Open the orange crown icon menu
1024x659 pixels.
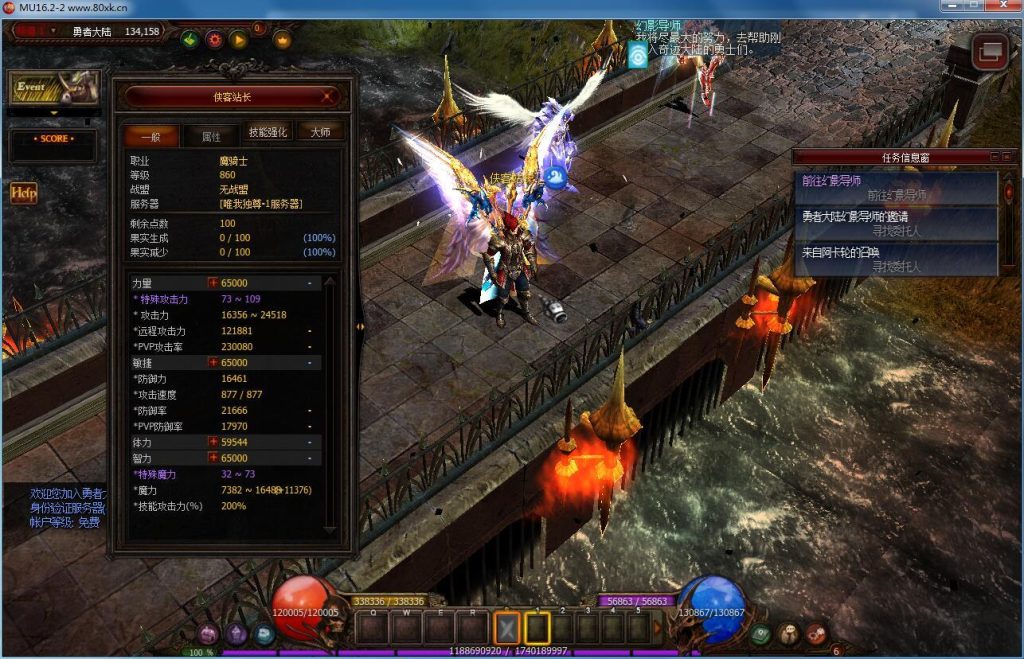pyautogui.click(x=282, y=40)
